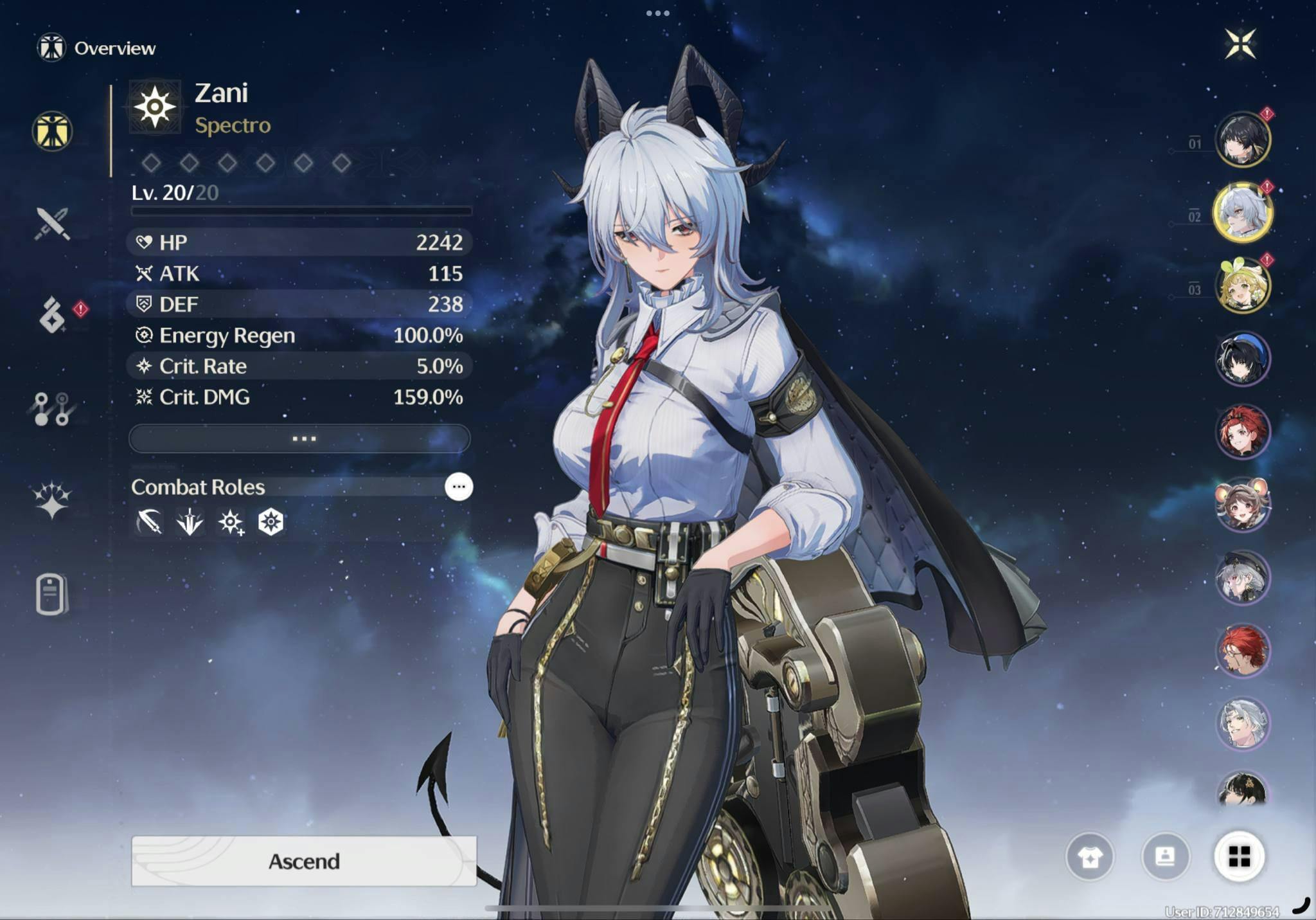Screen dimensions: 1316x920
Task: Switch to the Forte skill tree tab
Action: pos(51,409)
